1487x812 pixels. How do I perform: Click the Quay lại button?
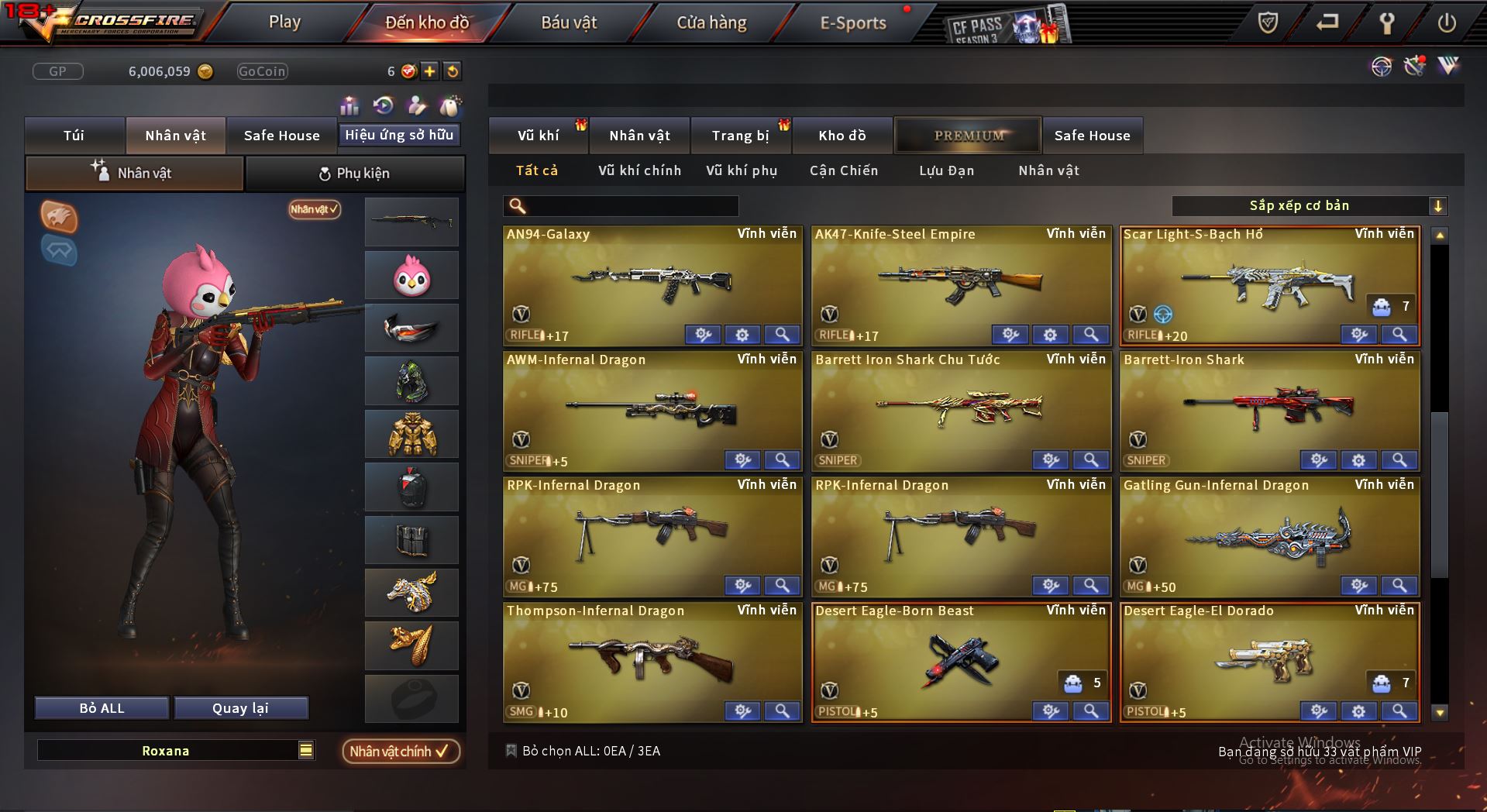tap(240, 708)
